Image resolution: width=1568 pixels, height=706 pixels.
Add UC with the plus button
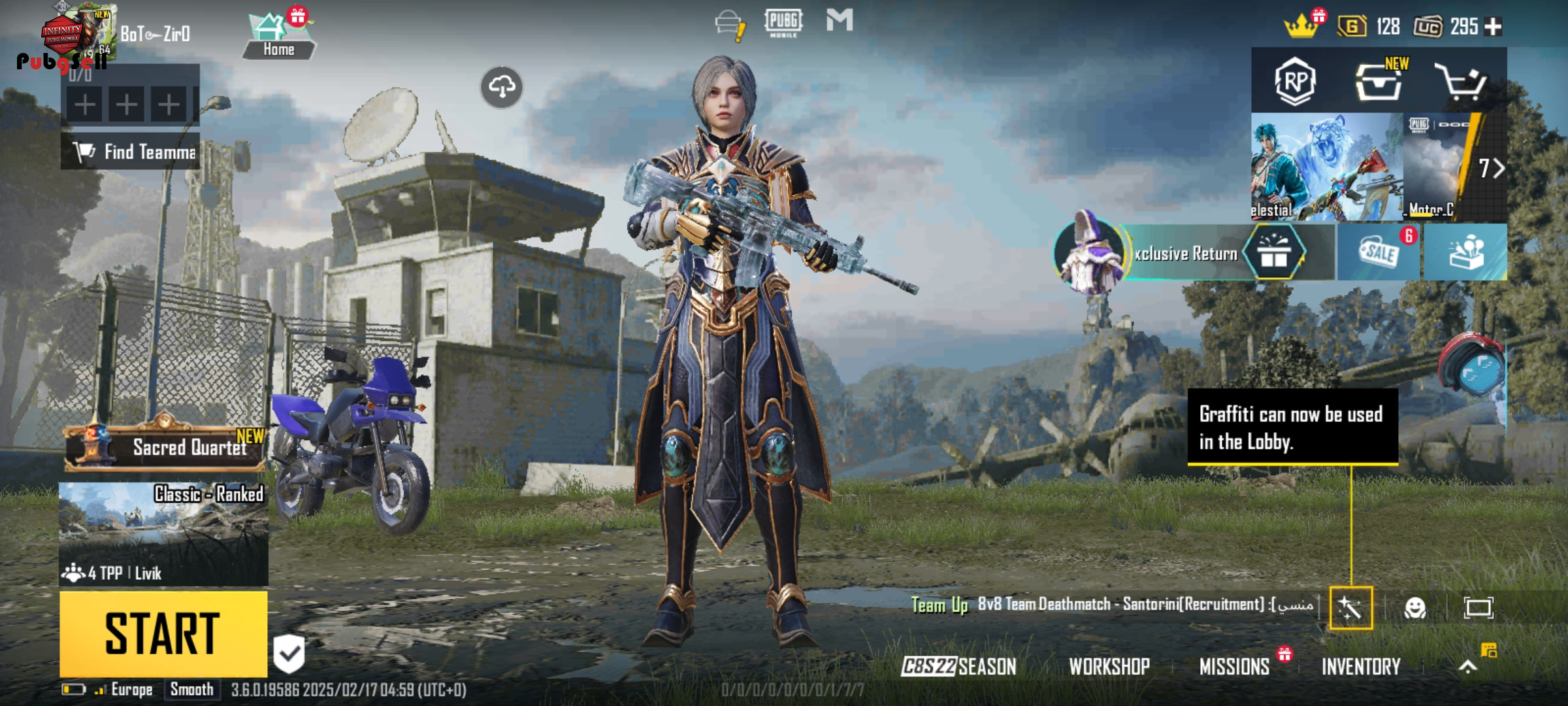(1494, 27)
